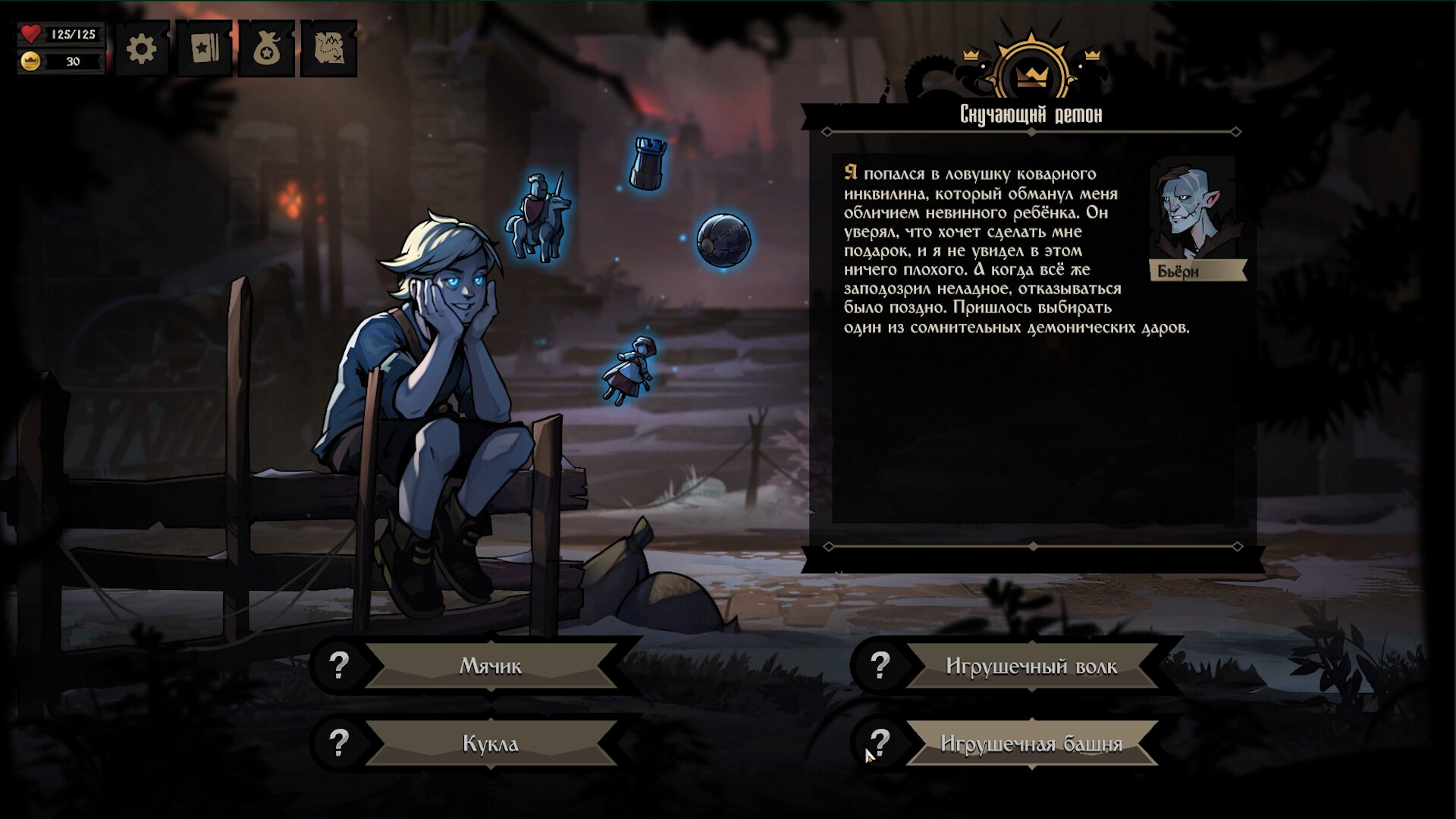
Task: Choose the Мячик gift option
Action: (491, 667)
